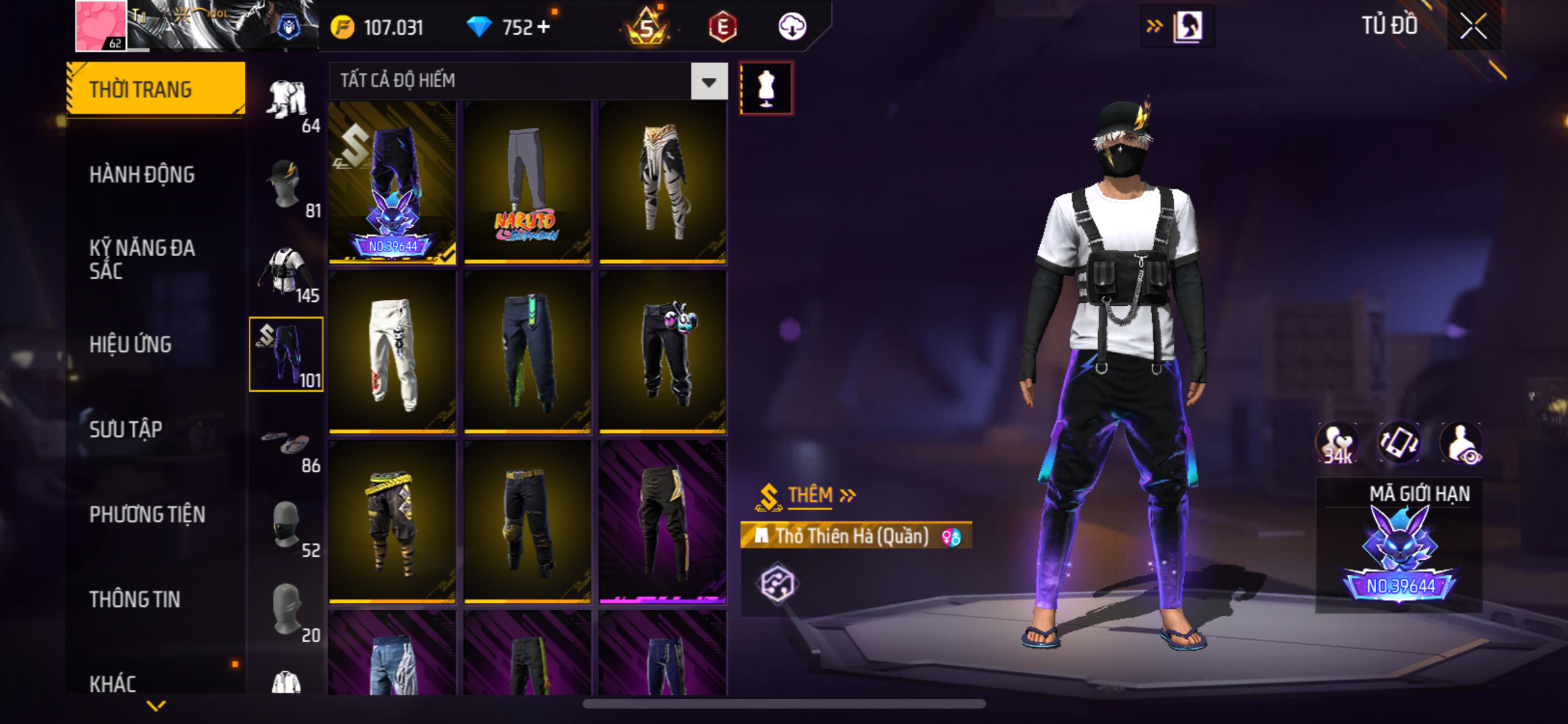Select the Naruto Shippuden pants
Screen dimensions: 1568x724
click(527, 182)
